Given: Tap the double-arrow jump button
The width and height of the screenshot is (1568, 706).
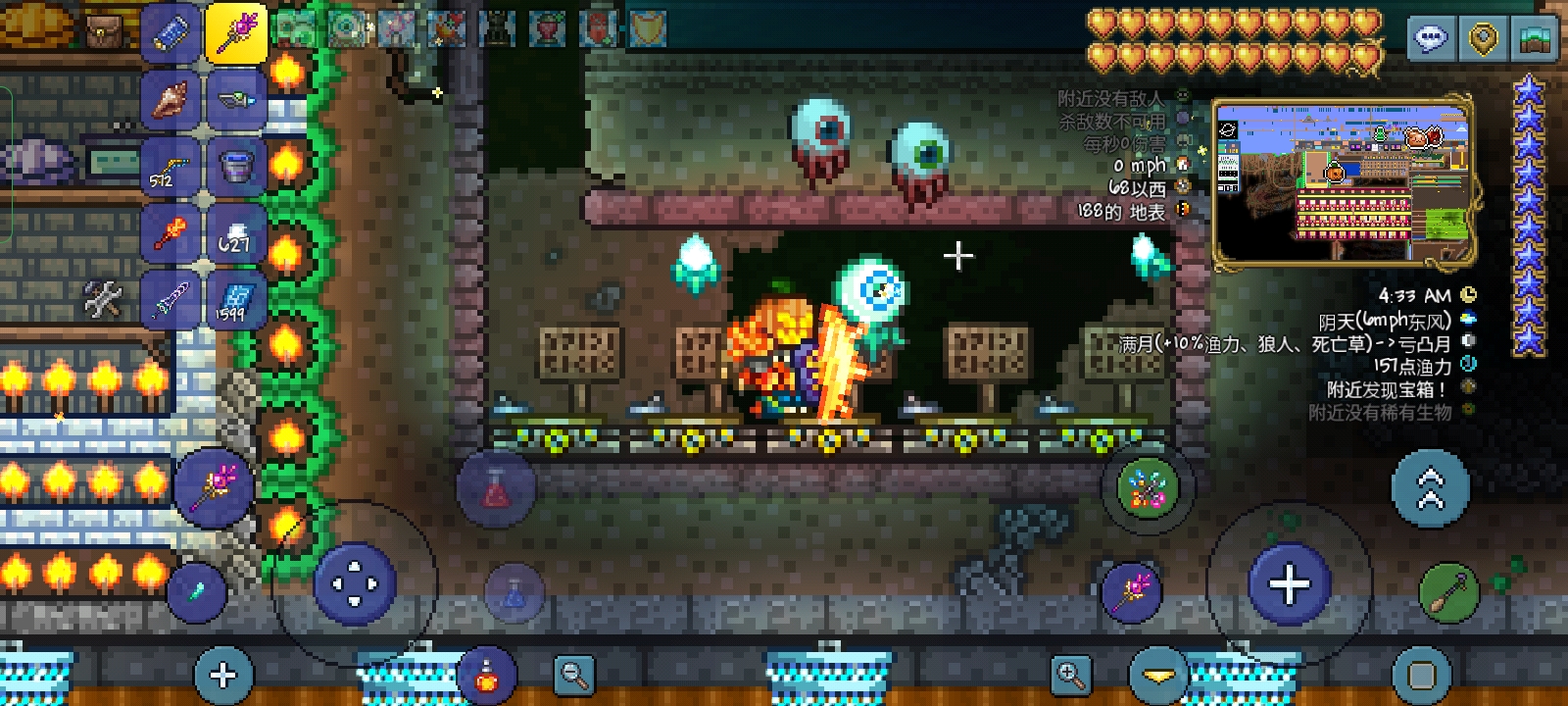Looking at the screenshot, I should (x=1430, y=488).
